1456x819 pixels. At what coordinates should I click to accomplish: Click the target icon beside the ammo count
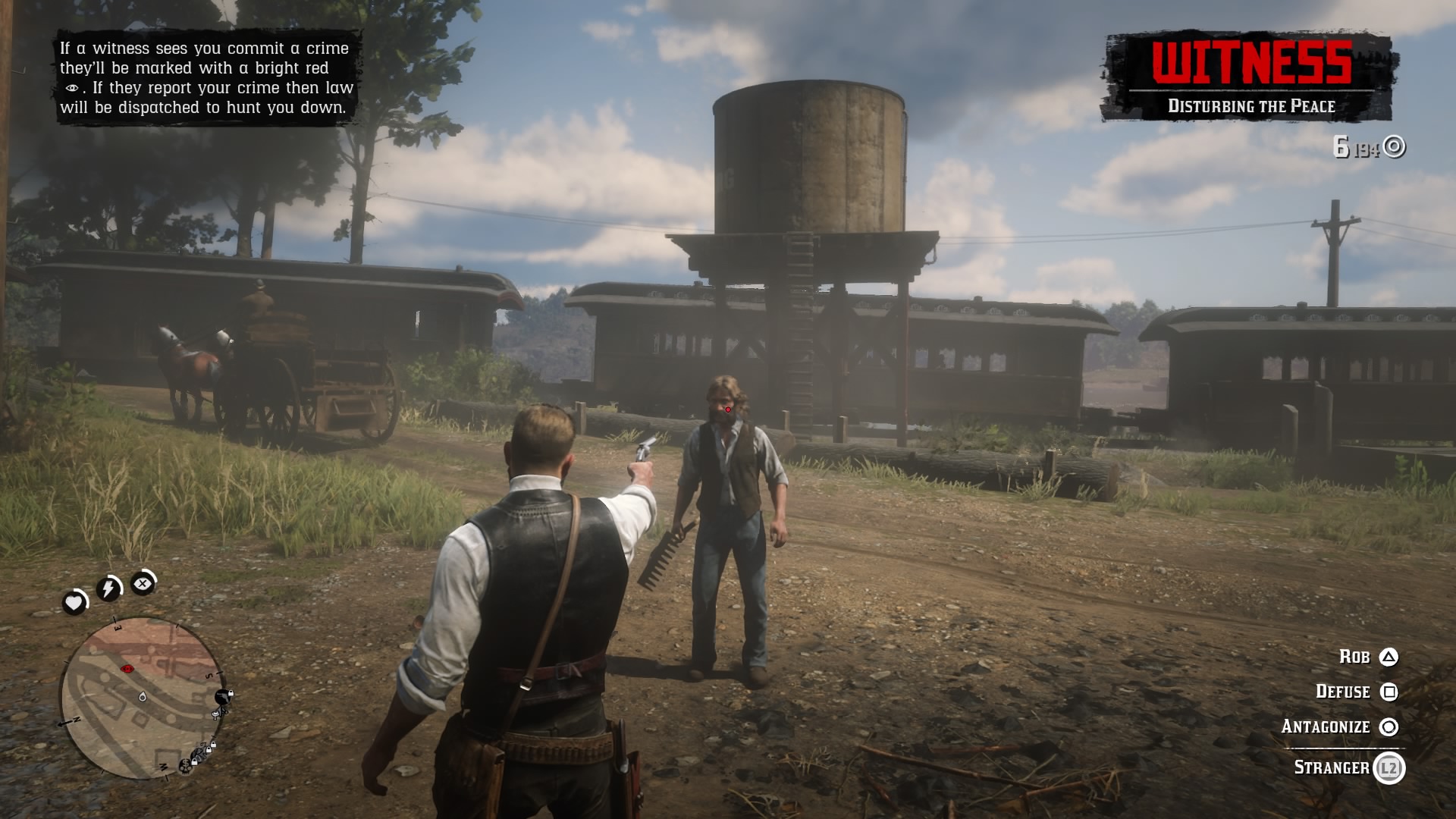pyautogui.click(x=1392, y=147)
